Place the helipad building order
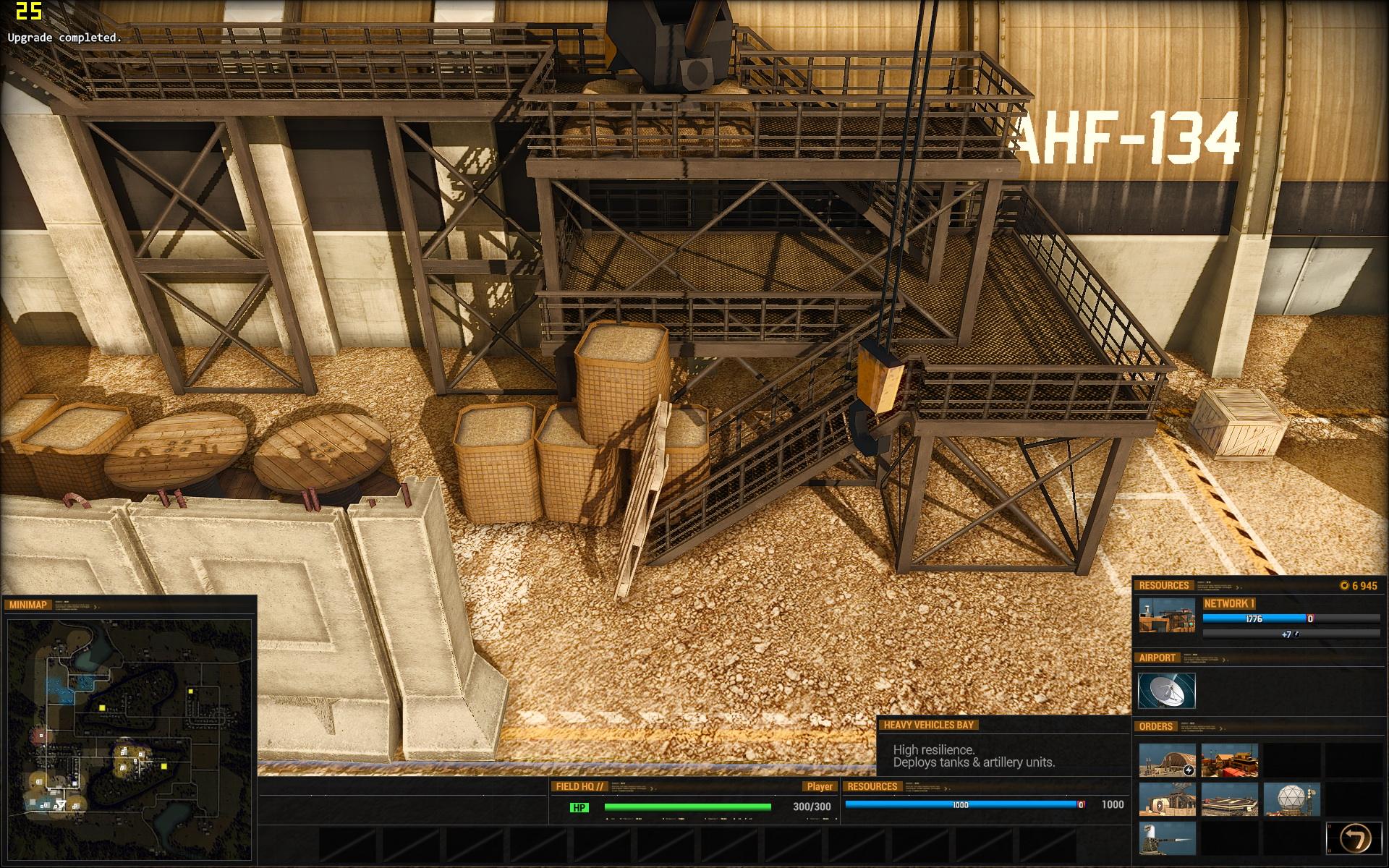 tap(1229, 800)
